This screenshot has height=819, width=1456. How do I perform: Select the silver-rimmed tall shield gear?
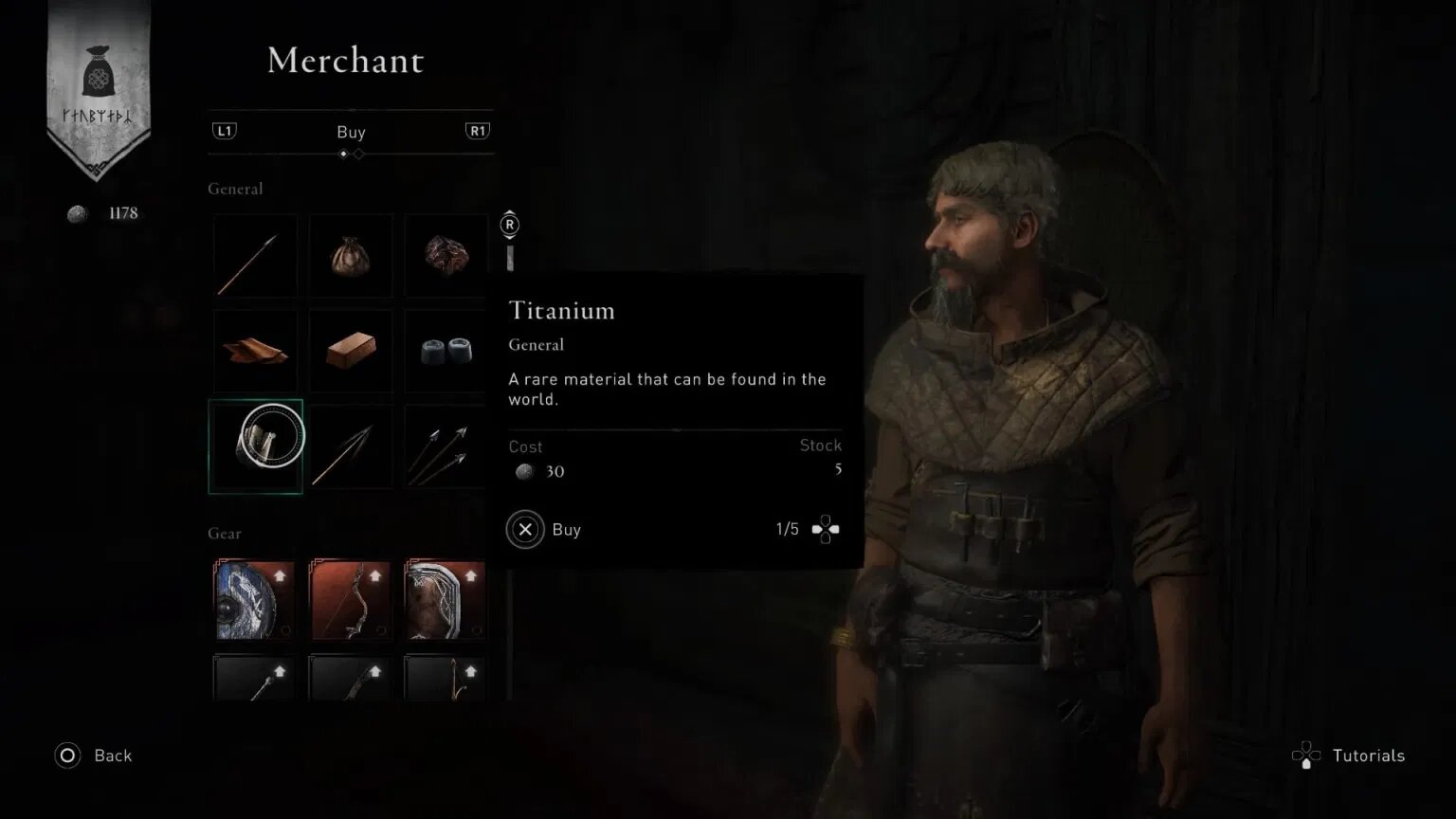pos(446,600)
